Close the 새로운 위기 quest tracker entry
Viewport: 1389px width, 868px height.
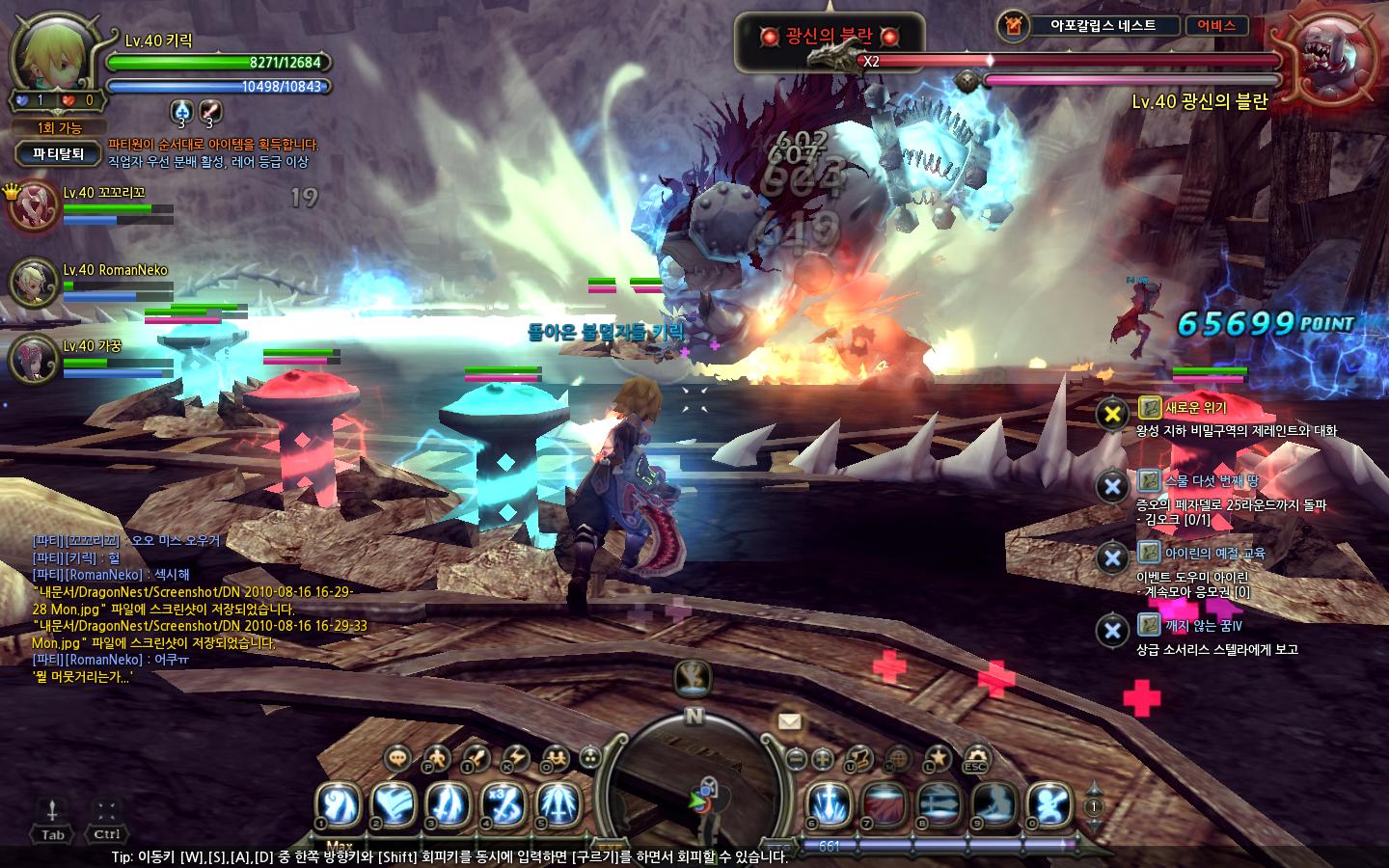pos(1113,414)
